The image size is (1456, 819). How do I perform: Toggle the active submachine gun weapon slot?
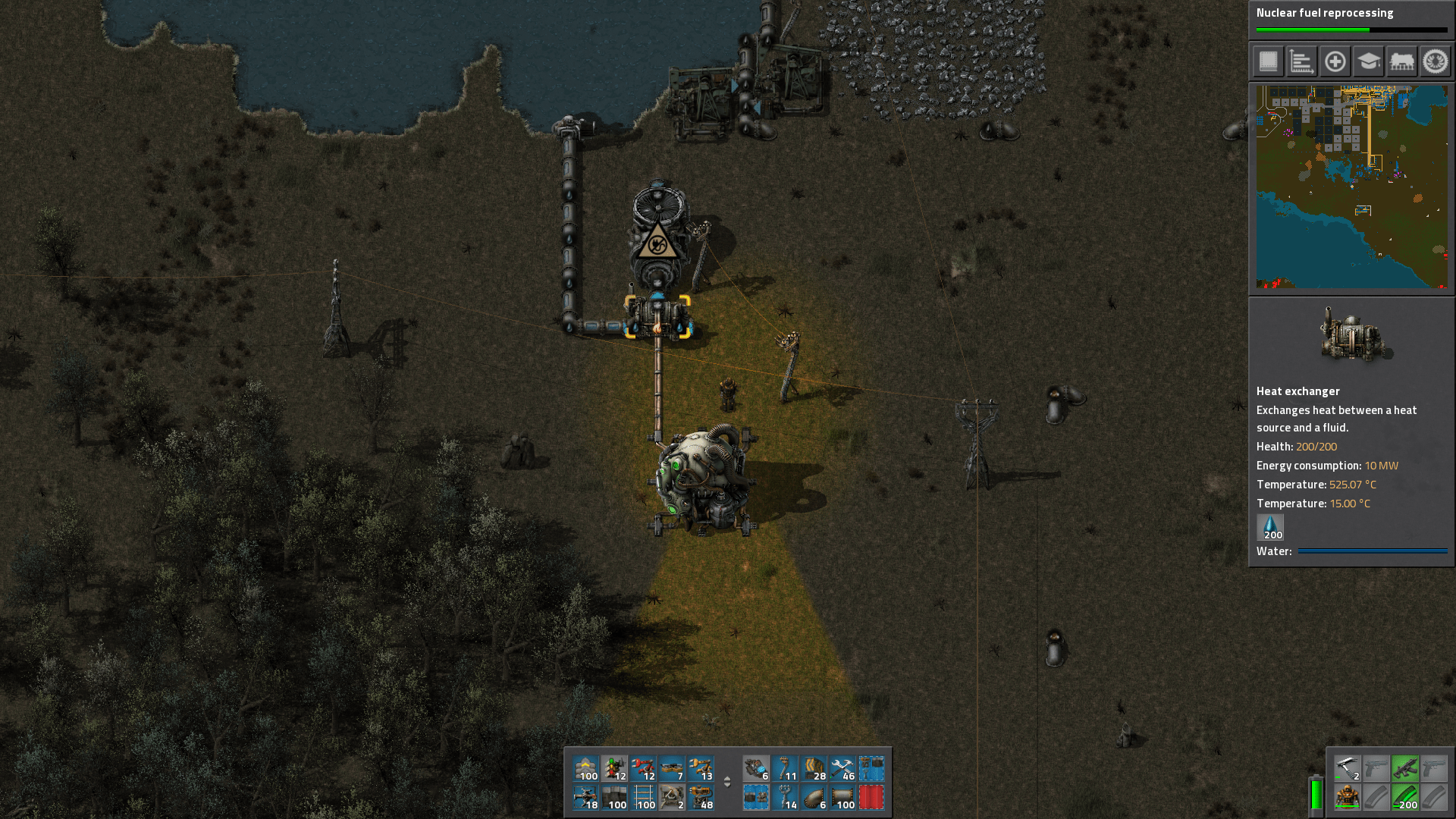[x=1405, y=768]
